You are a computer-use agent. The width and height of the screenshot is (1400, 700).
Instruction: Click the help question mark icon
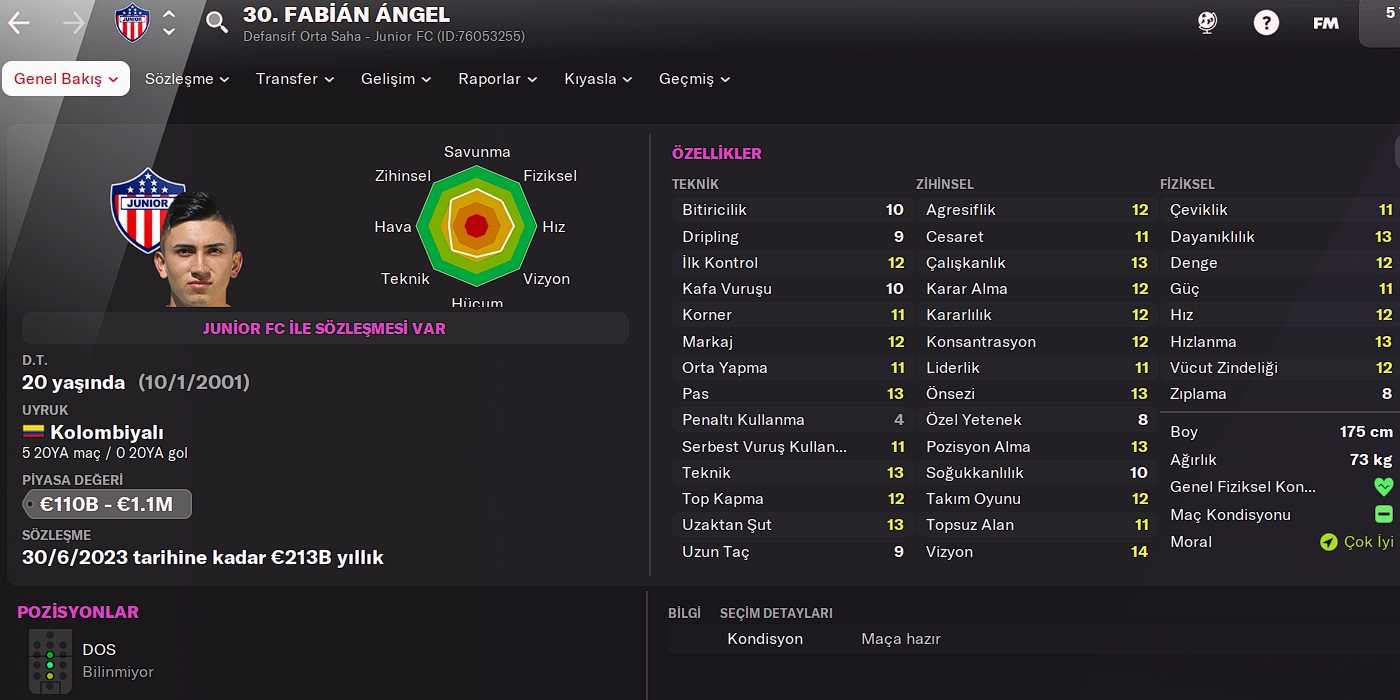pyautogui.click(x=1266, y=23)
